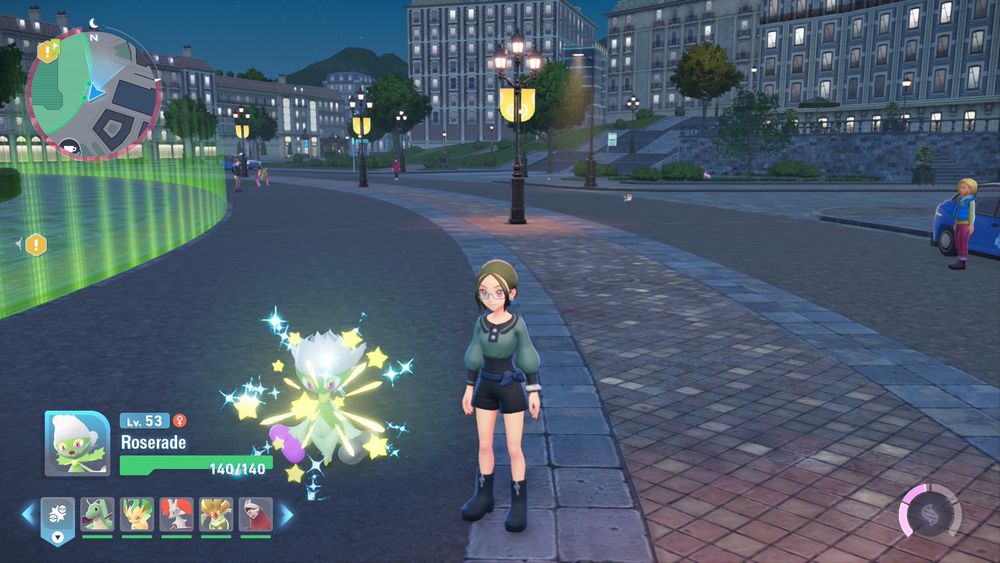Choose the Leafeon party slot

(x=137, y=515)
